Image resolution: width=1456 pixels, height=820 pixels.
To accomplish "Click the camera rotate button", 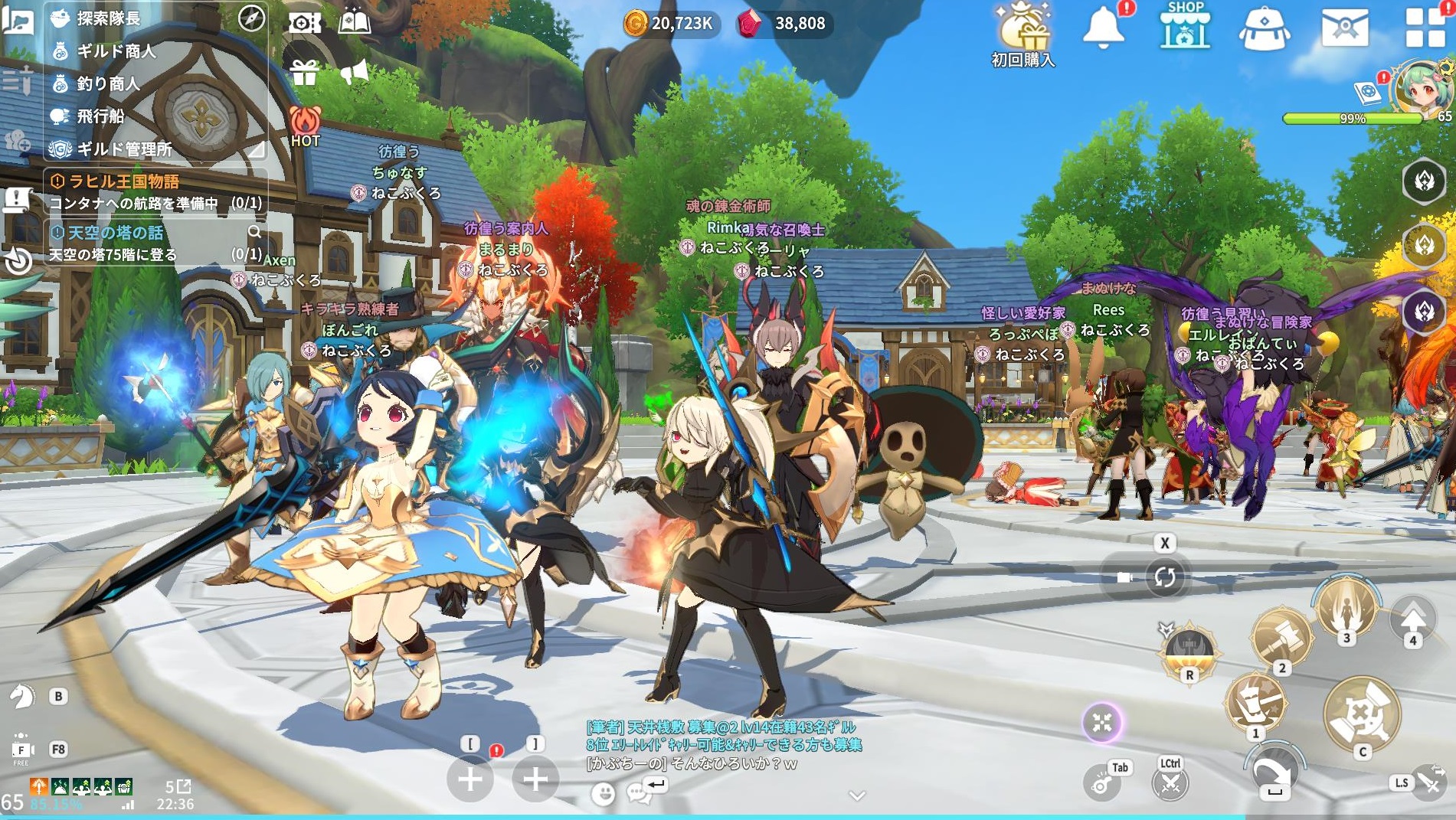I will coord(1165,577).
